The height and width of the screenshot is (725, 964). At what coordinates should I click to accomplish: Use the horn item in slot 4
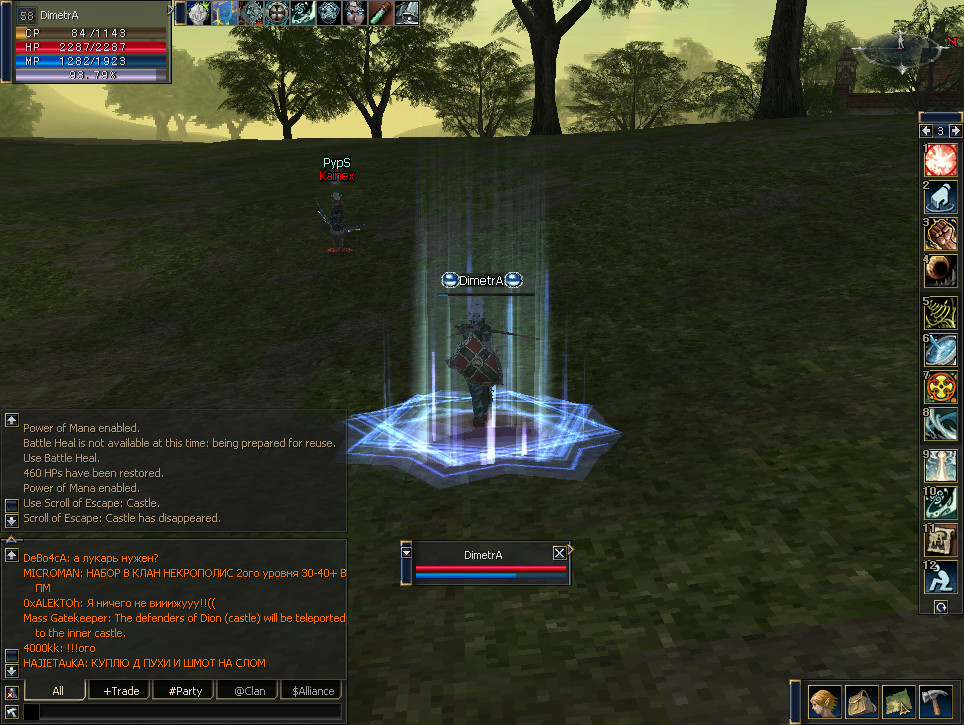click(941, 271)
